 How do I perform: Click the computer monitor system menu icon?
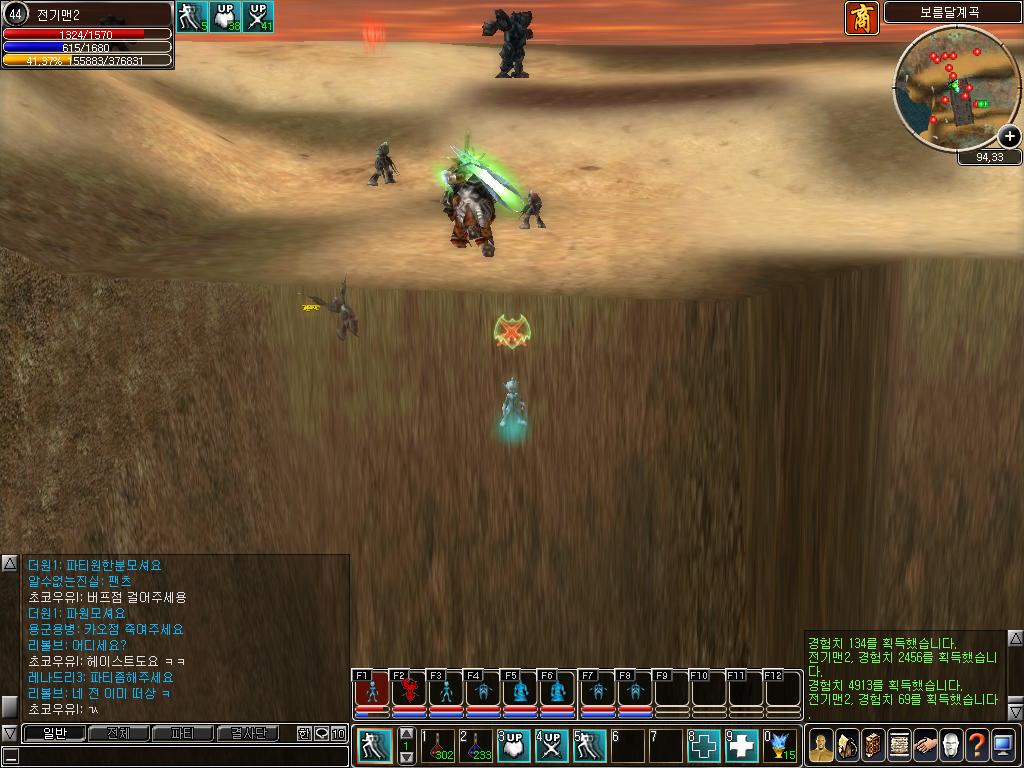coord(1002,745)
